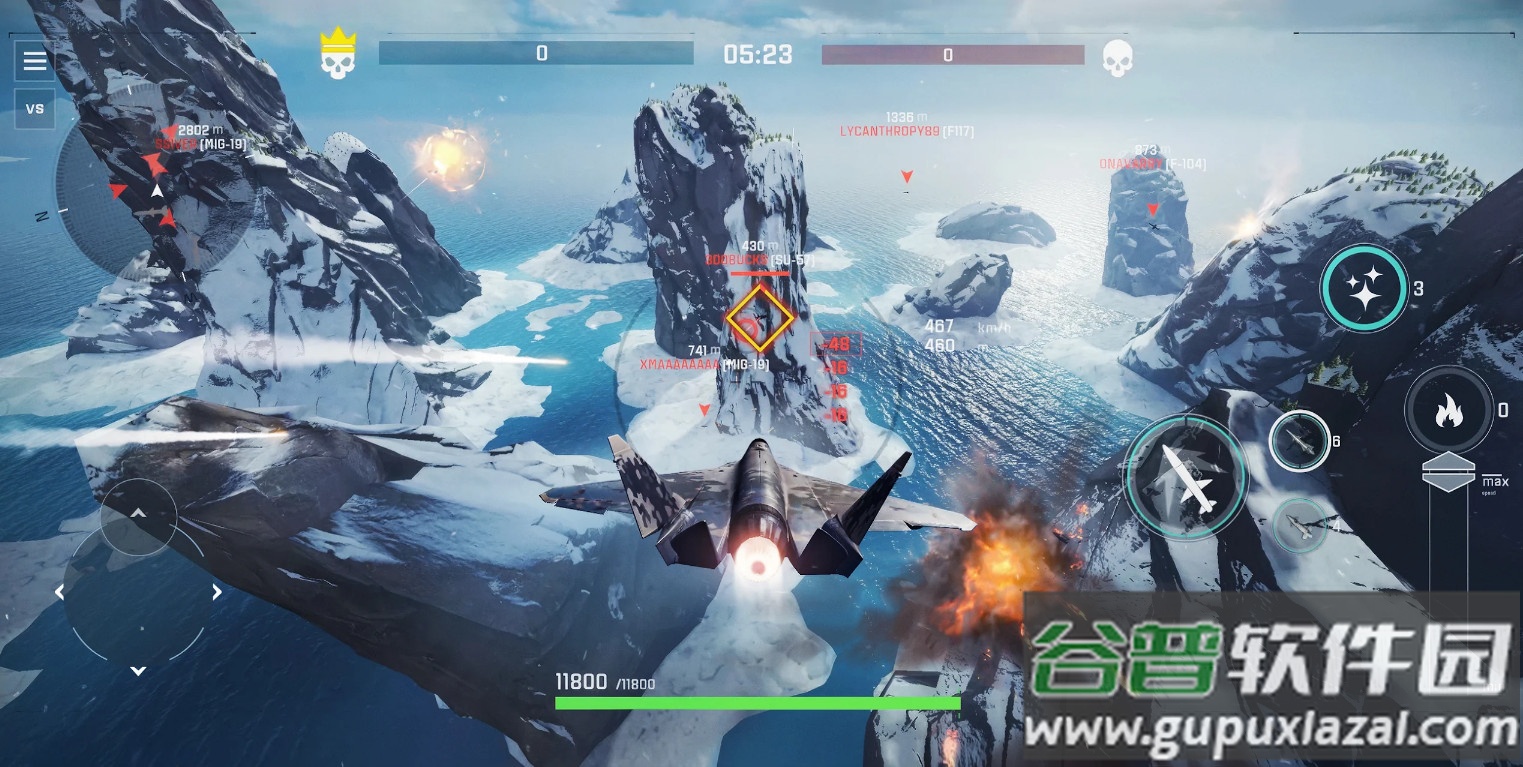This screenshot has width=1523, height=767.
Task: Toggle the afterburner flame button
Action: tap(1448, 410)
